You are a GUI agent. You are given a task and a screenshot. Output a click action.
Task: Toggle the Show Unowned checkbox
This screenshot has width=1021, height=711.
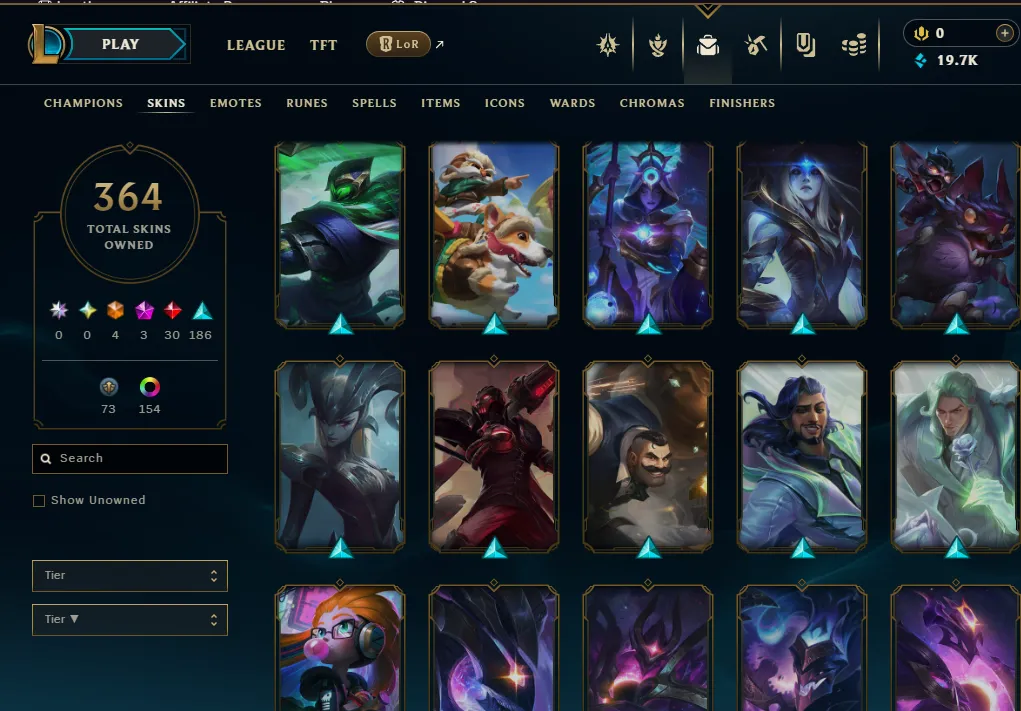tap(39, 500)
